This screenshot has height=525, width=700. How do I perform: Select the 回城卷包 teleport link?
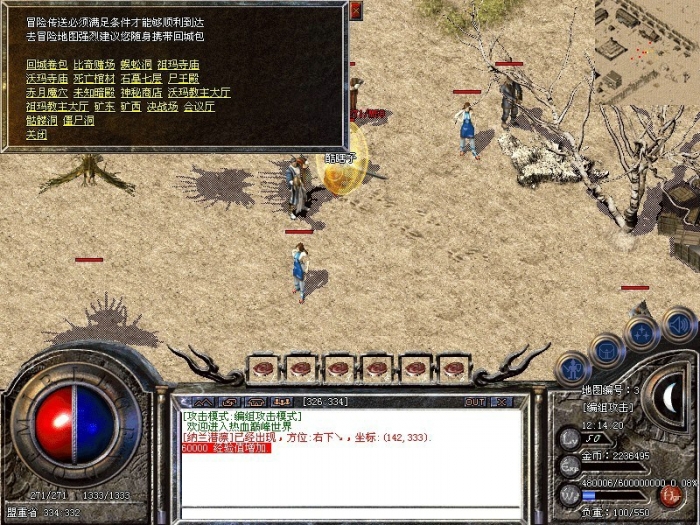click(46, 63)
